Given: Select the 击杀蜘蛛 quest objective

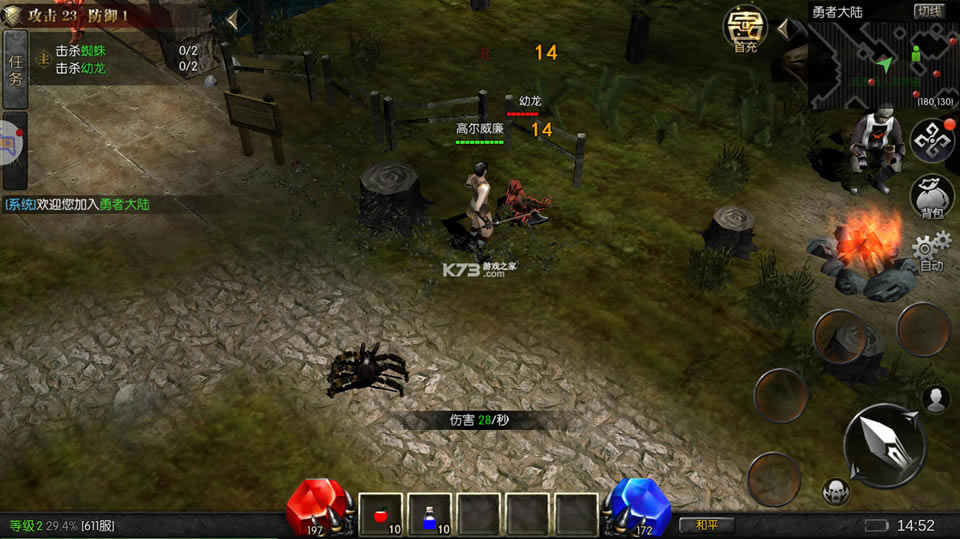Looking at the screenshot, I should (81, 51).
